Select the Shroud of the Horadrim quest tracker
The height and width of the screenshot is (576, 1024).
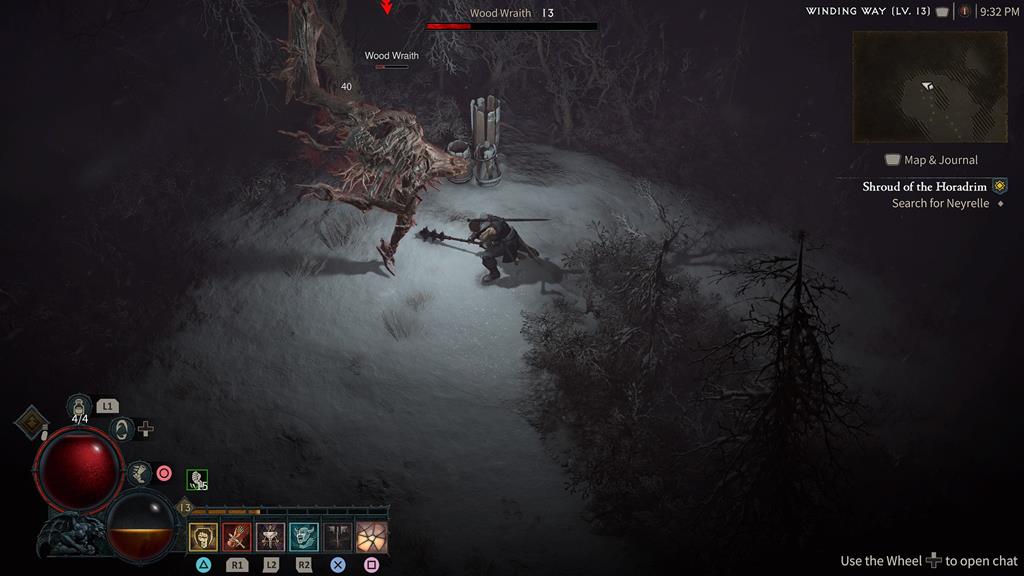pos(925,187)
